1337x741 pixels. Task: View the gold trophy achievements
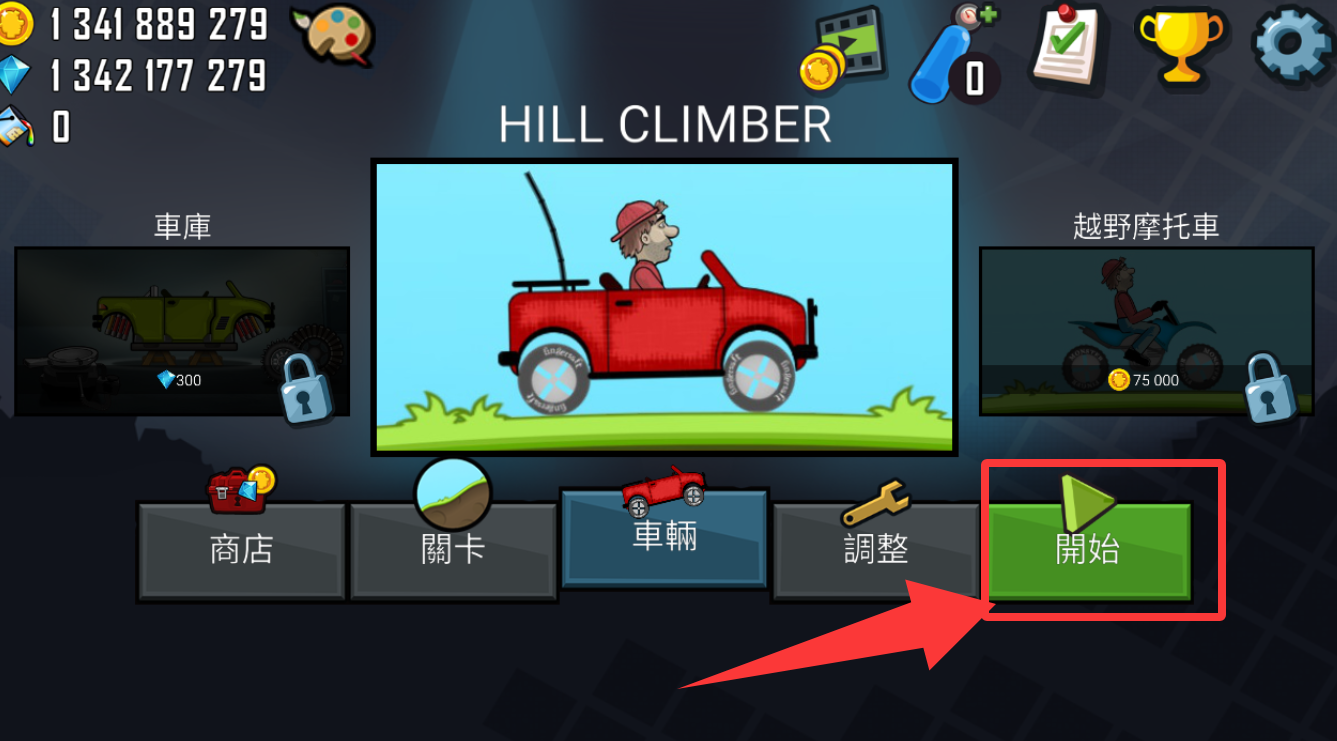tap(1179, 45)
